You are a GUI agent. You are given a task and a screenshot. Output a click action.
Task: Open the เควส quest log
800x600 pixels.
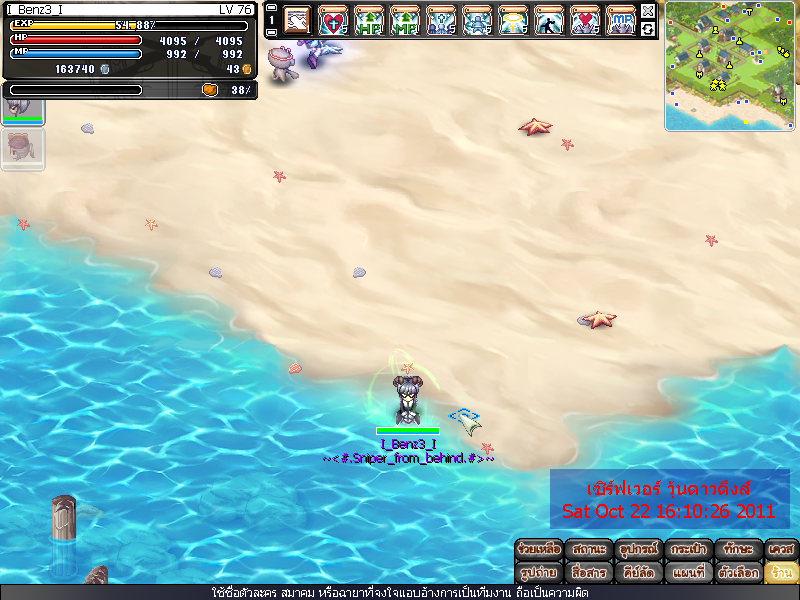[x=781, y=549]
